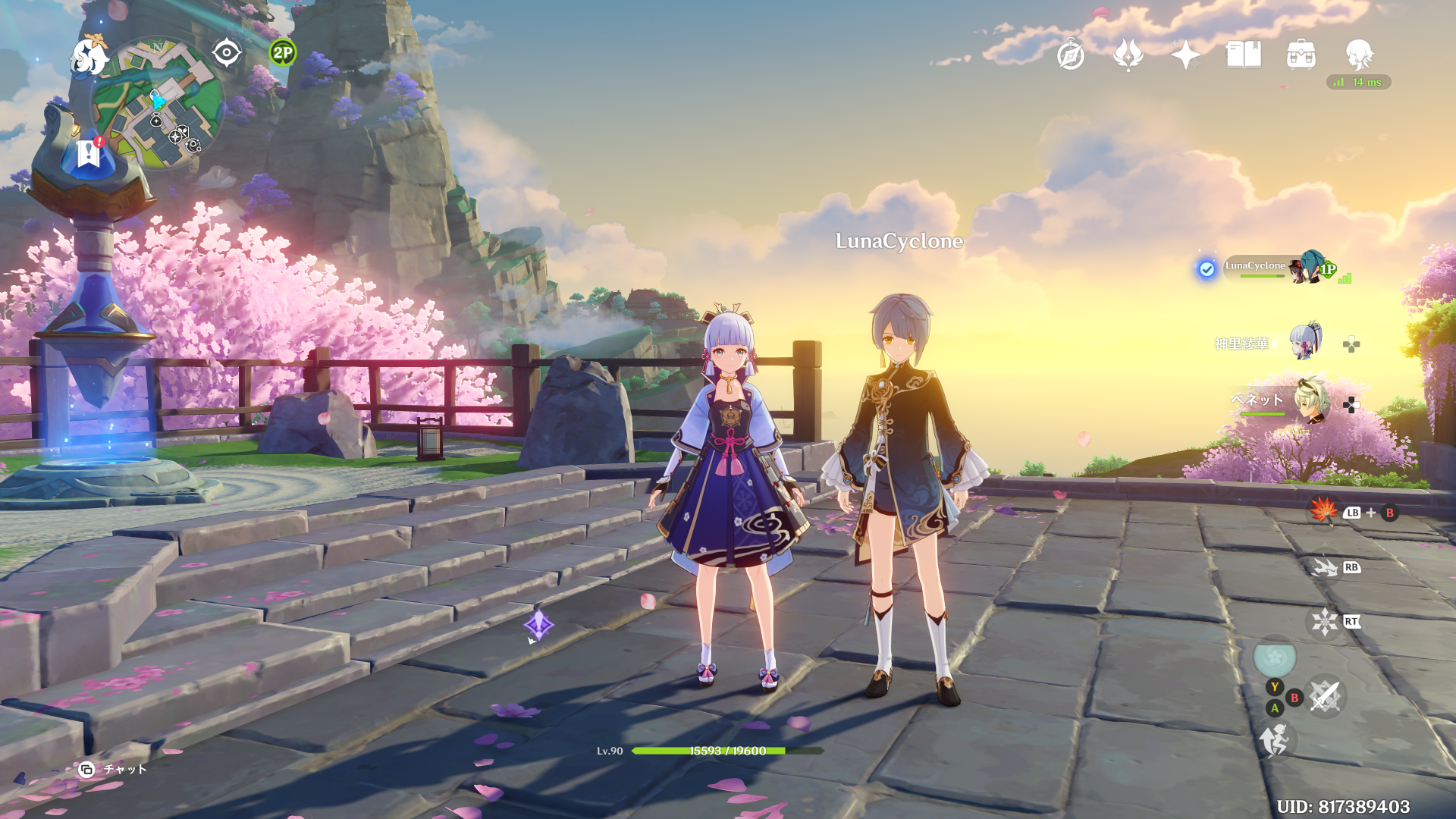Open the four-pointed star wish menu
Viewport: 1456px width, 819px height.
[1185, 55]
